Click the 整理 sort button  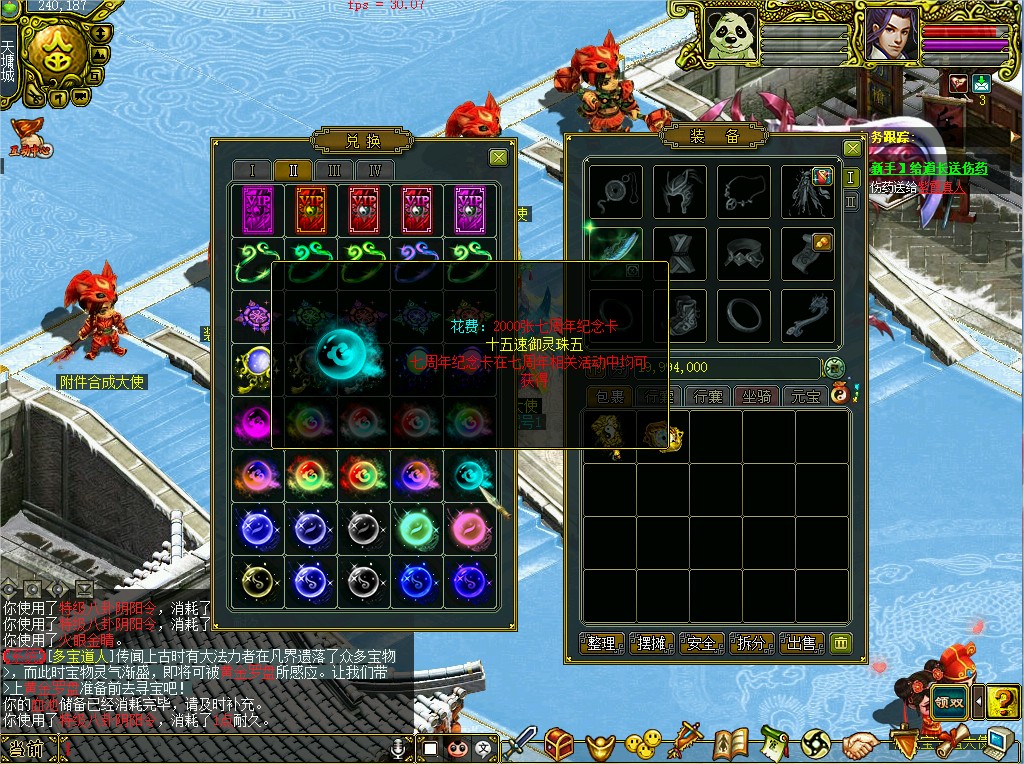[x=602, y=643]
